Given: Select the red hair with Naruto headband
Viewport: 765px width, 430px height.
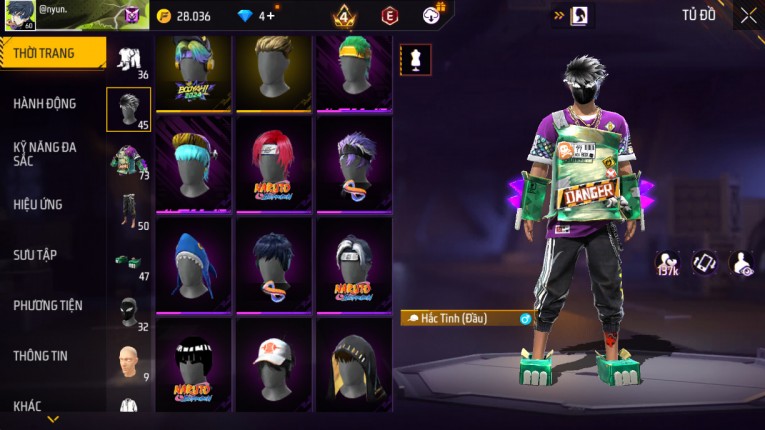Looking at the screenshot, I should pos(273,163).
